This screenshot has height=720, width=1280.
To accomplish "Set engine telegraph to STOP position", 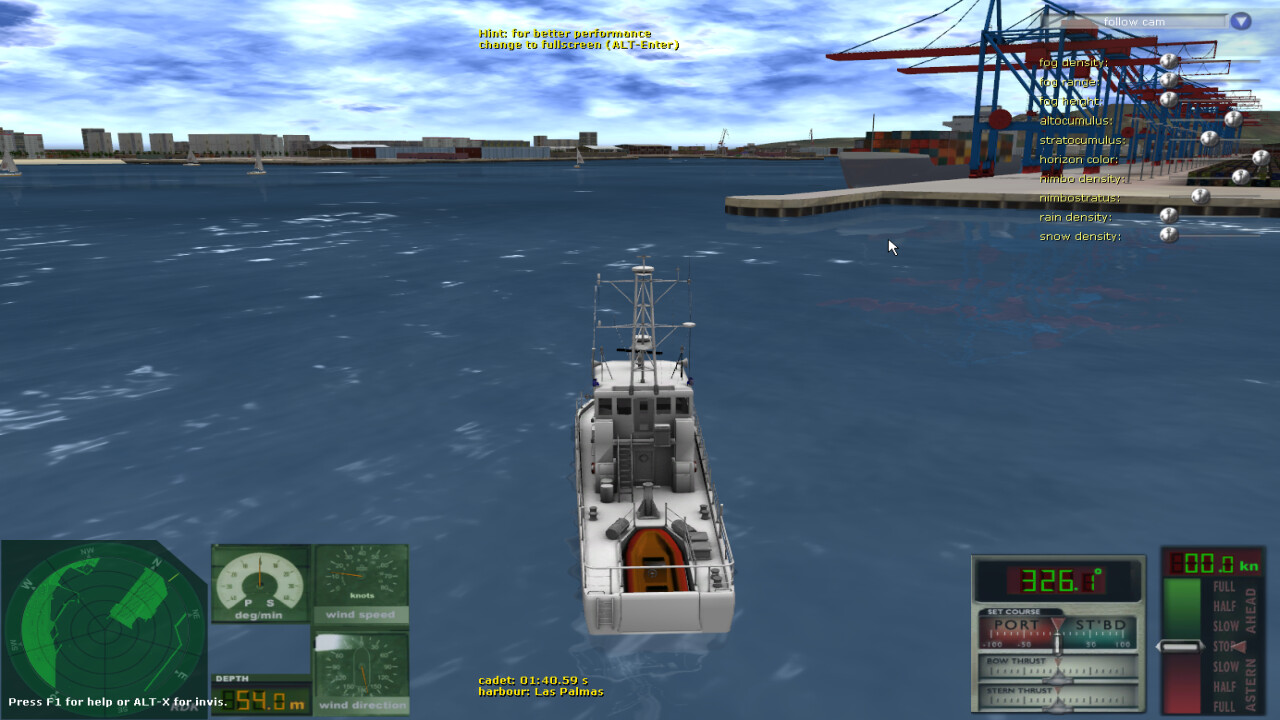I will [x=1224, y=646].
